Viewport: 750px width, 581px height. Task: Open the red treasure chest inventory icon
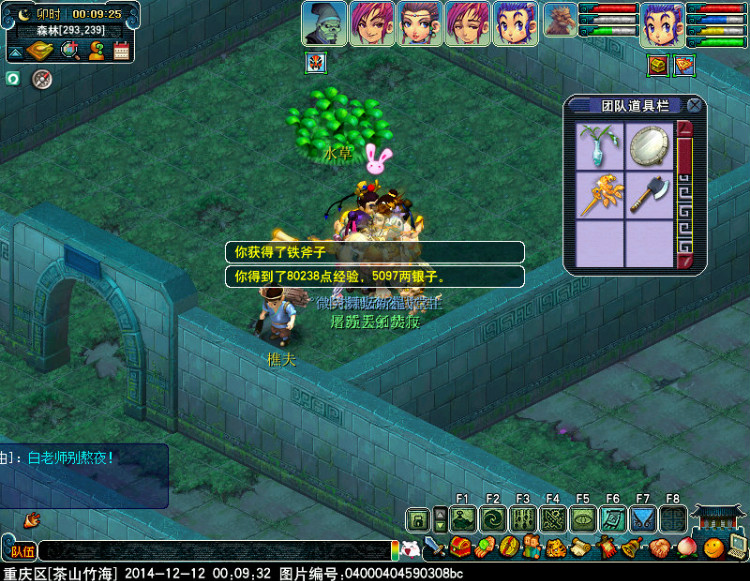(x=460, y=548)
